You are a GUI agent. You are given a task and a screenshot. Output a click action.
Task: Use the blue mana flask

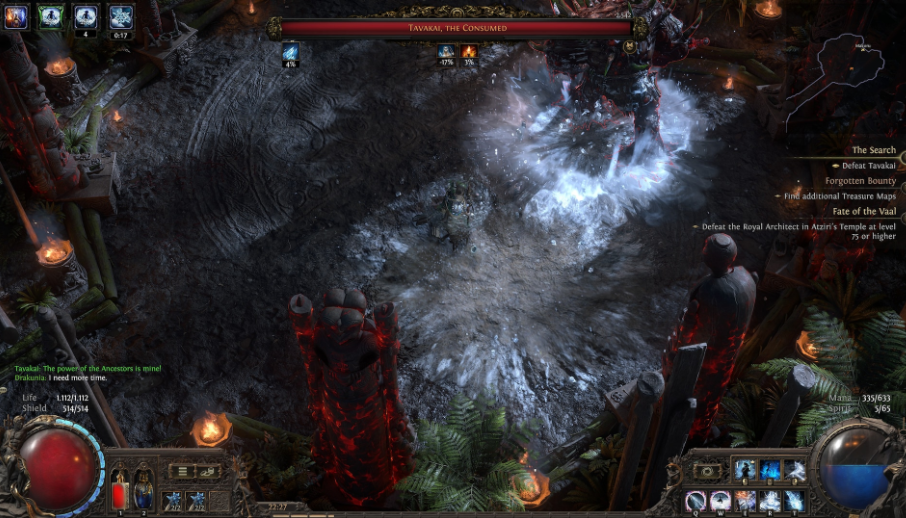[x=144, y=487]
